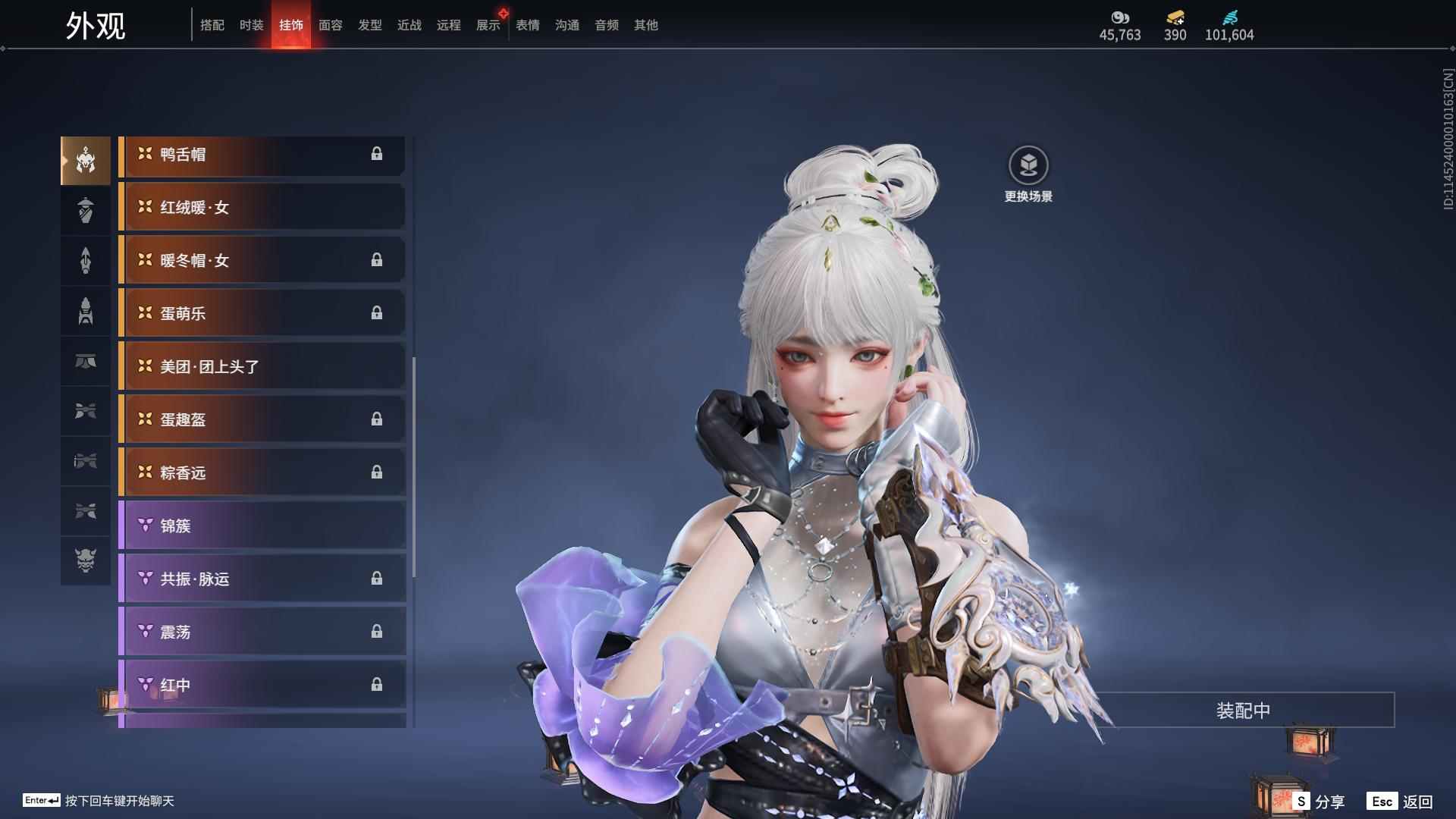Viewport: 1456px width, 819px height.
Task: Select the locked 共振·脉运 accessory
Action: tap(262, 579)
